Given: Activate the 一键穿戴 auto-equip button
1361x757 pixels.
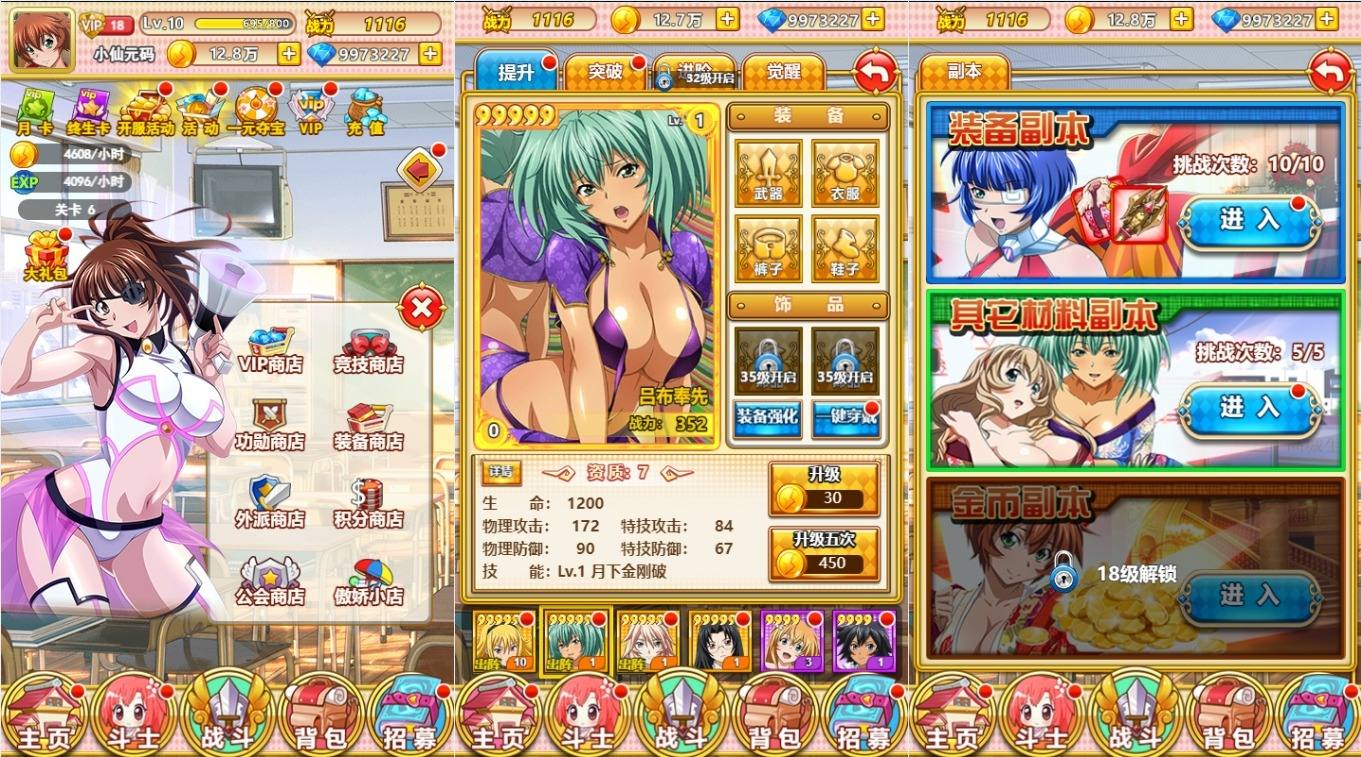Looking at the screenshot, I should (845, 418).
